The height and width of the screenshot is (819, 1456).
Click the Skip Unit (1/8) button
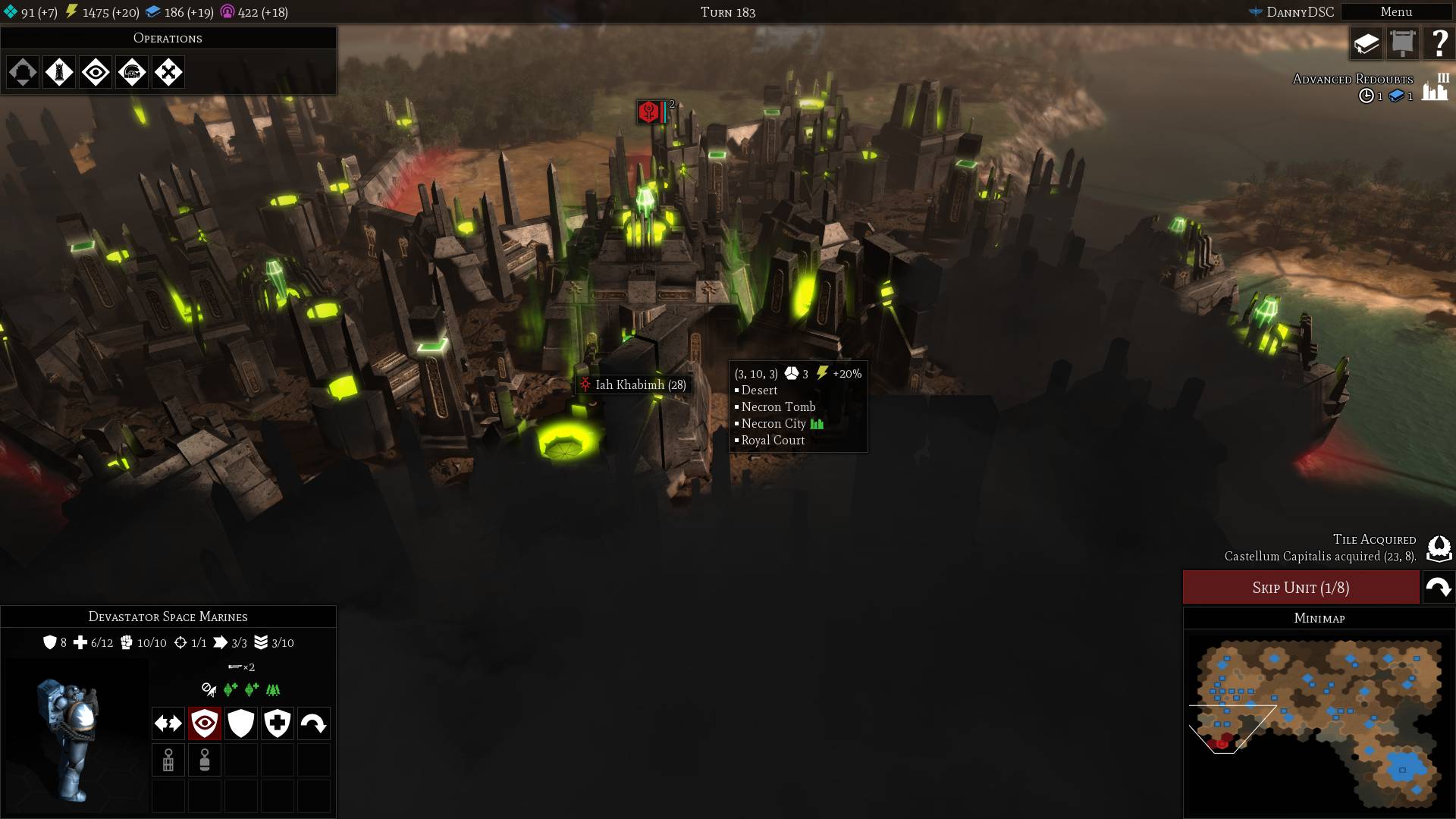1301,588
